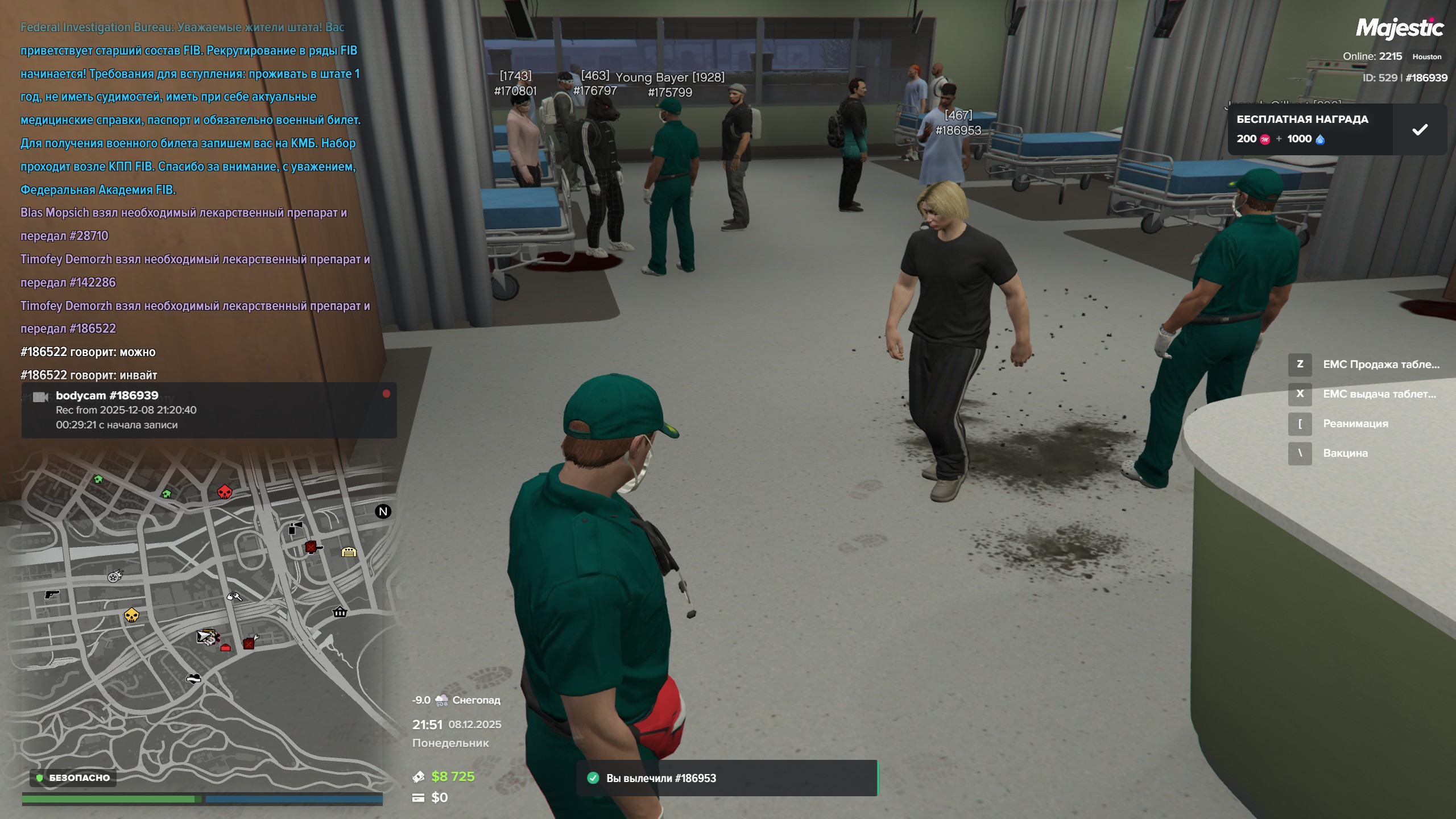Viewport: 1456px width, 819px height.
Task: Select the yellow skull minimap marker
Action: [131, 615]
